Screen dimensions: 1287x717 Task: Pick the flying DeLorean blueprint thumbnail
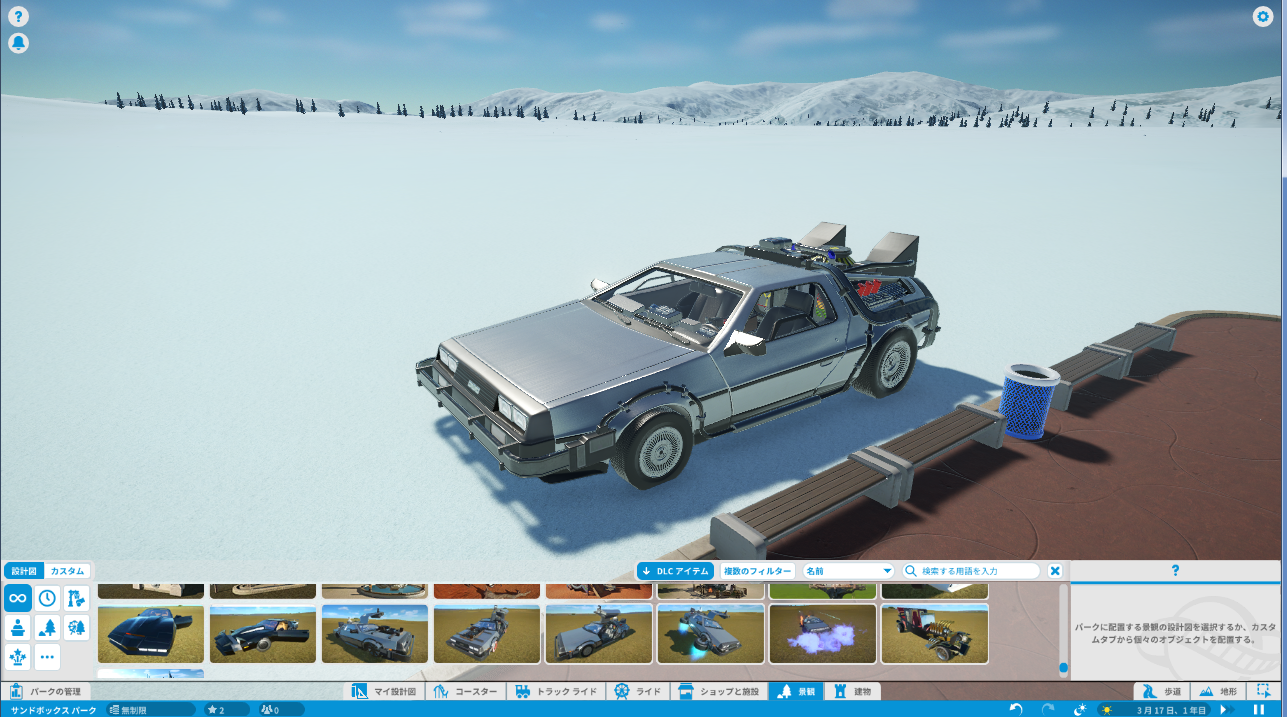(x=711, y=634)
